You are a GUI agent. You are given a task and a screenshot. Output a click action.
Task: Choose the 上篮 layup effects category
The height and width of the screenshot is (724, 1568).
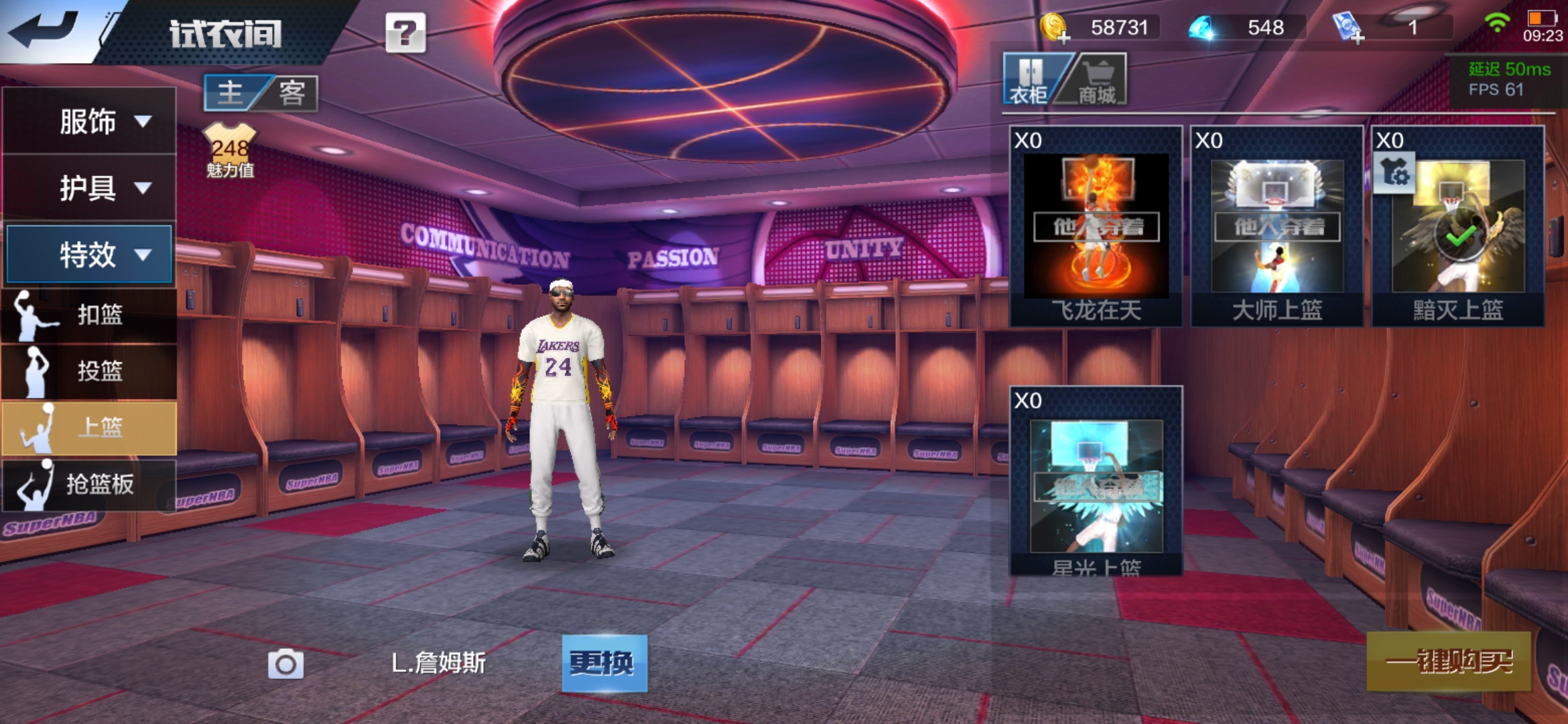point(89,428)
